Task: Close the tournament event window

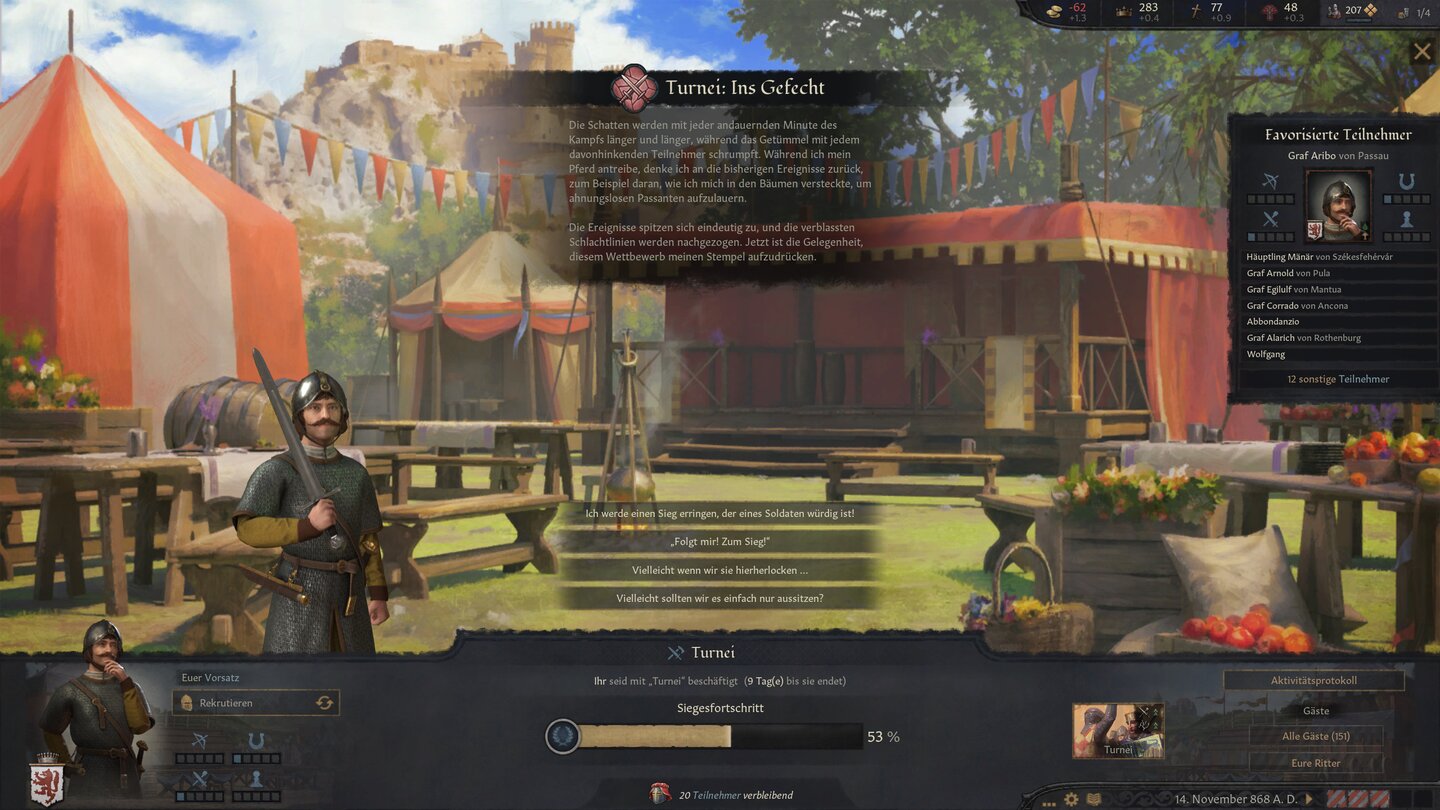Action: click(1422, 52)
